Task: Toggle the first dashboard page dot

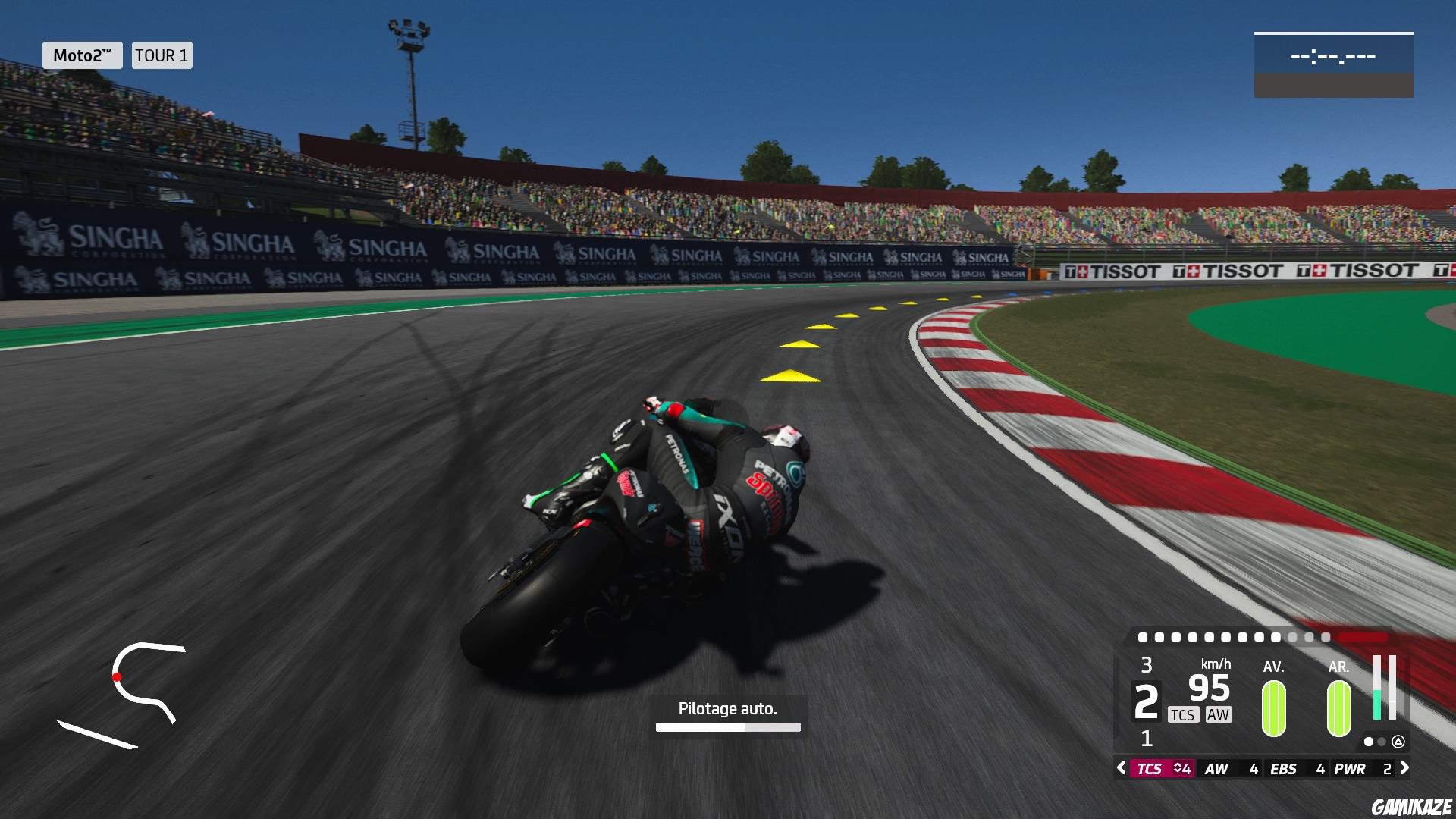Action: coord(1369,742)
